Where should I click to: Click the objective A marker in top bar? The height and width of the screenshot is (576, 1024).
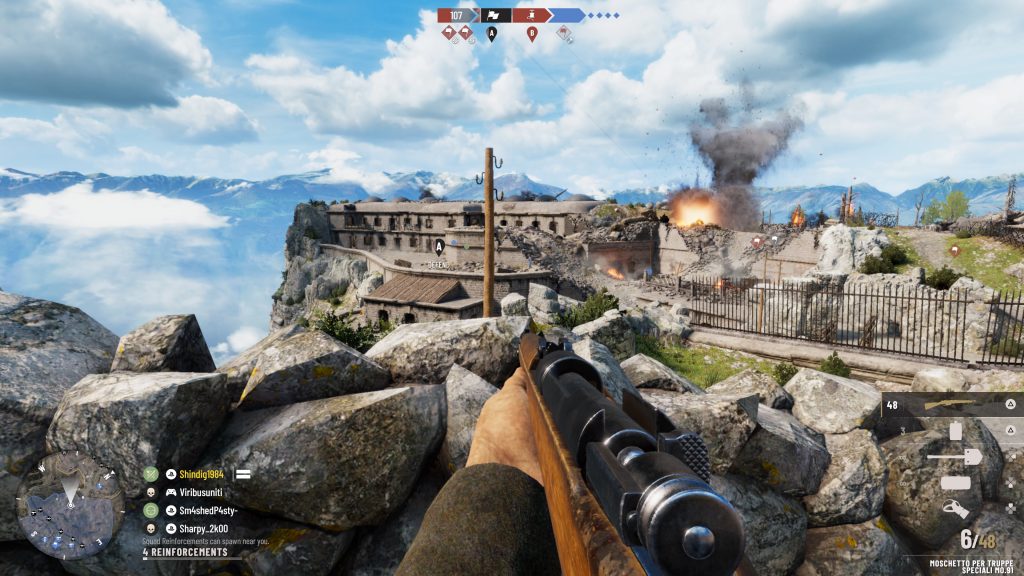(x=491, y=33)
